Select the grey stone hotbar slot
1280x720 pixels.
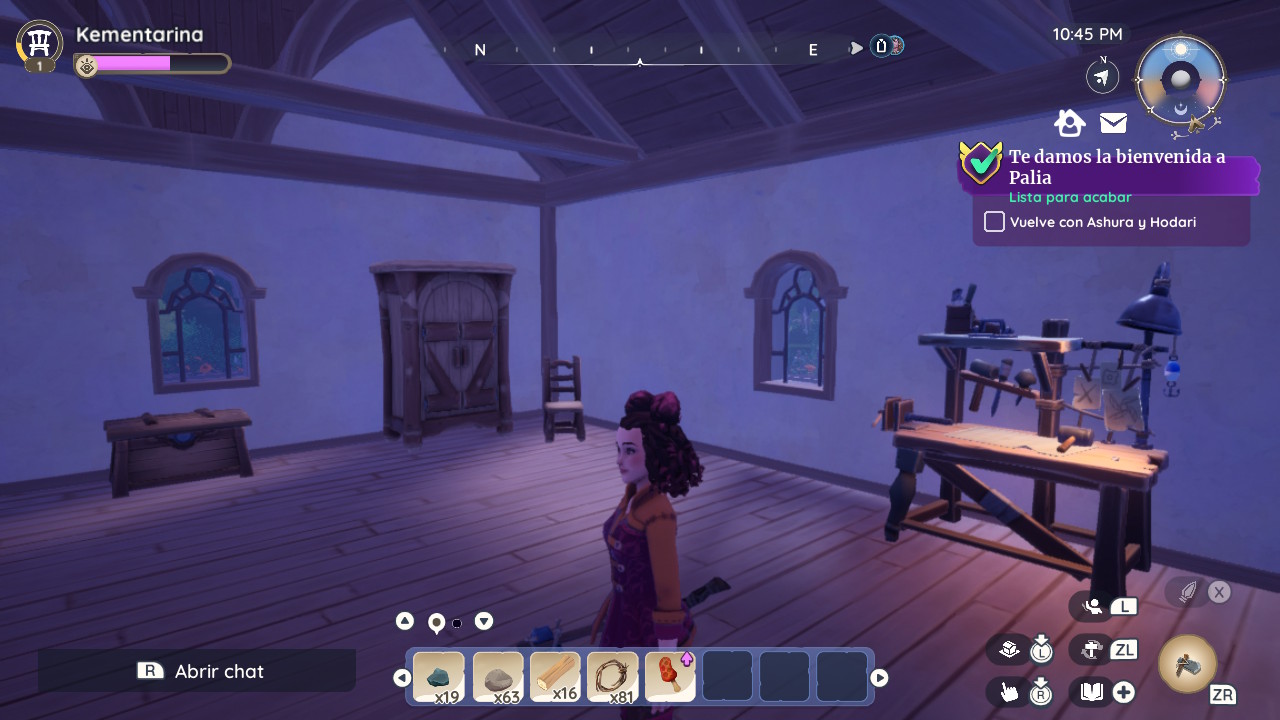coord(497,677)
